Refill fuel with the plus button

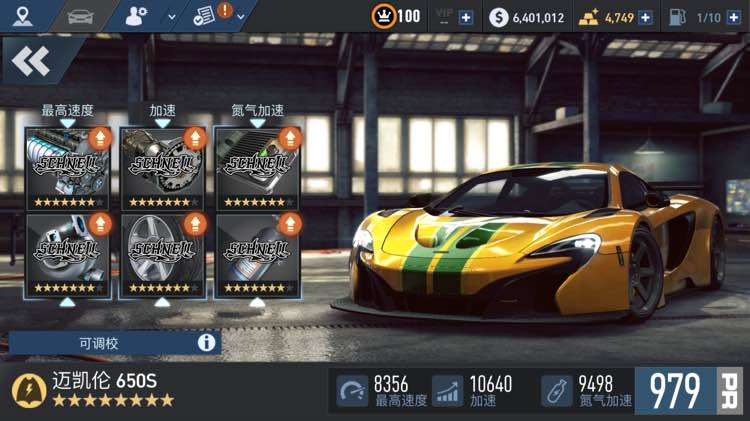pyautogui.click(x=734, y=17)
